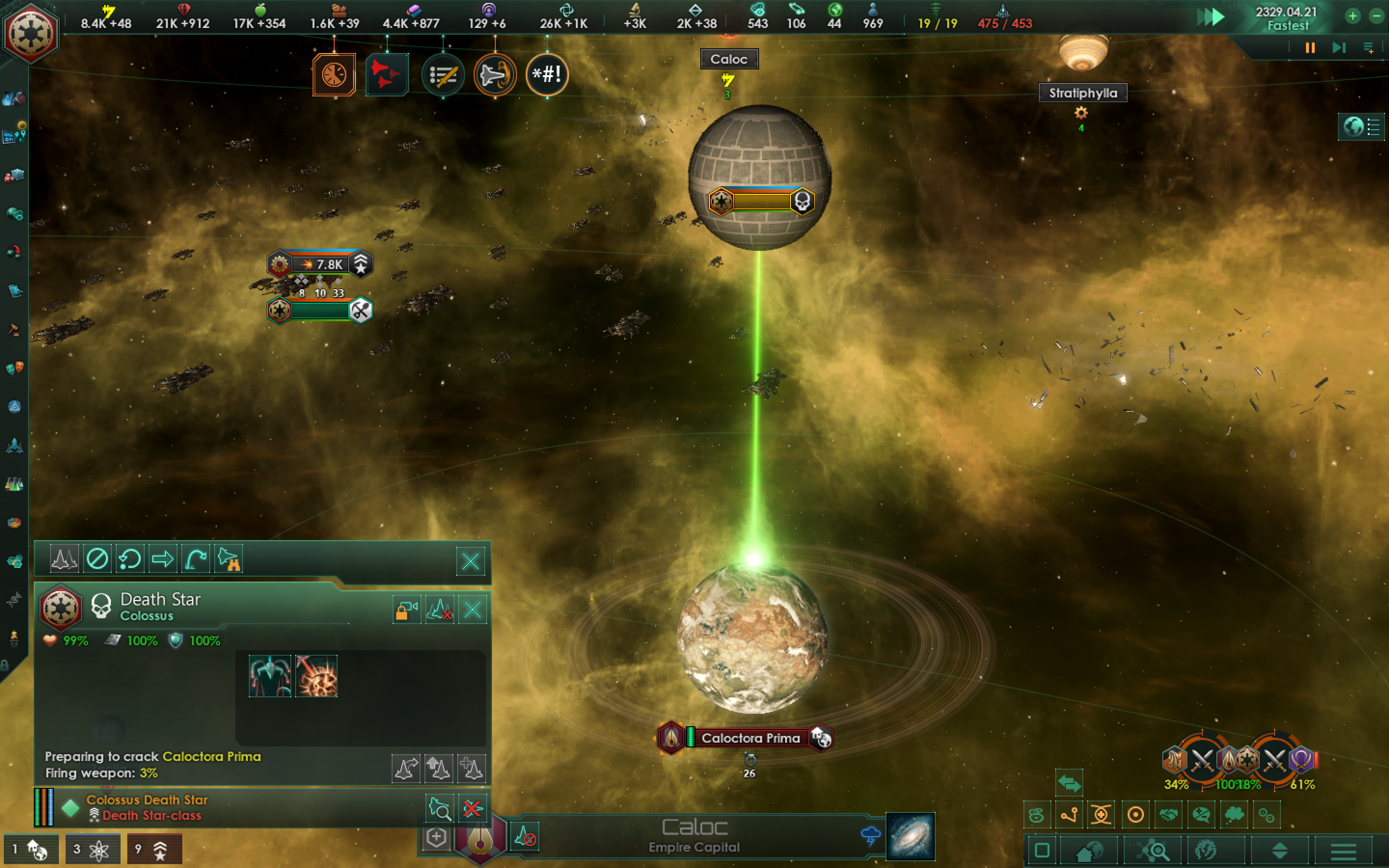Click the *#! notification alert icon
Screen dimensions: 1389x868
pyautogui.click(x=546, y=75)
